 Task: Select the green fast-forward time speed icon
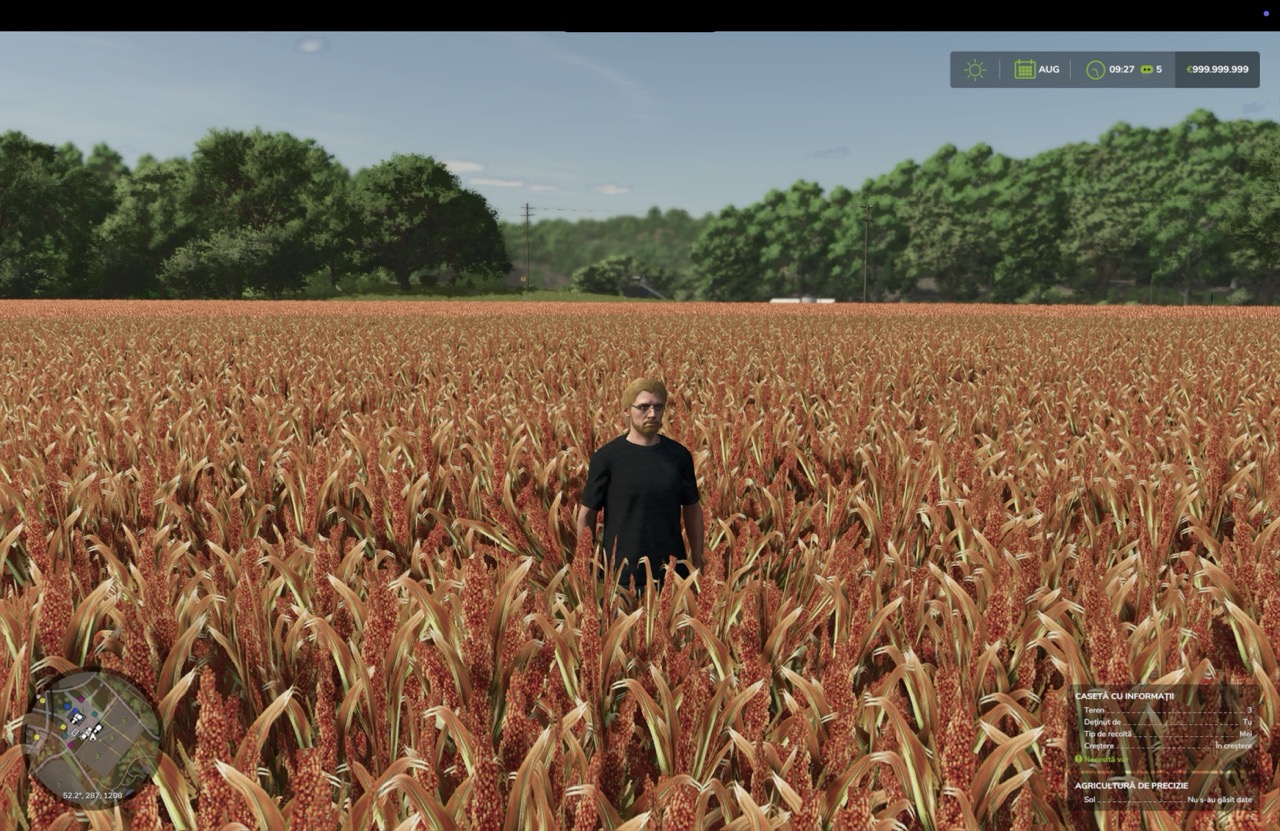1146,70
